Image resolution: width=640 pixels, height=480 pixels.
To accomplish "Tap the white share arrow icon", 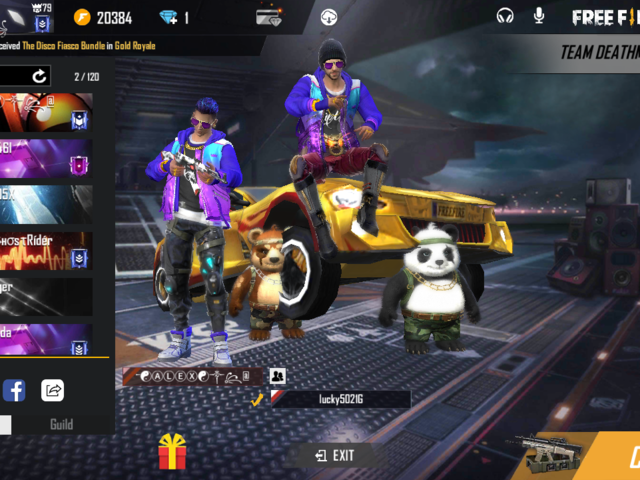I will tap(53, 390).
